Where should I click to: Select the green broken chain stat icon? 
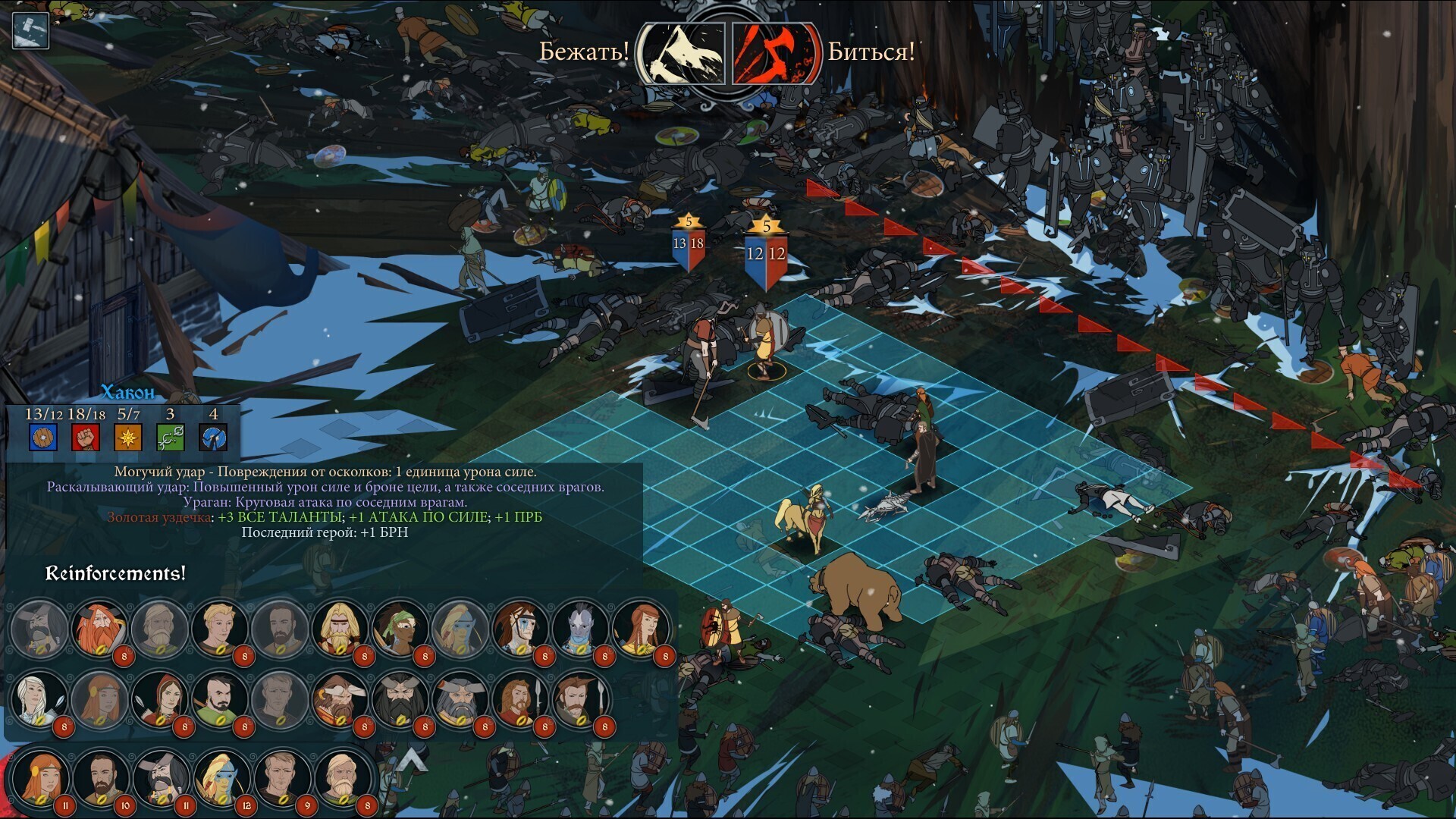(x=170, y=438)
